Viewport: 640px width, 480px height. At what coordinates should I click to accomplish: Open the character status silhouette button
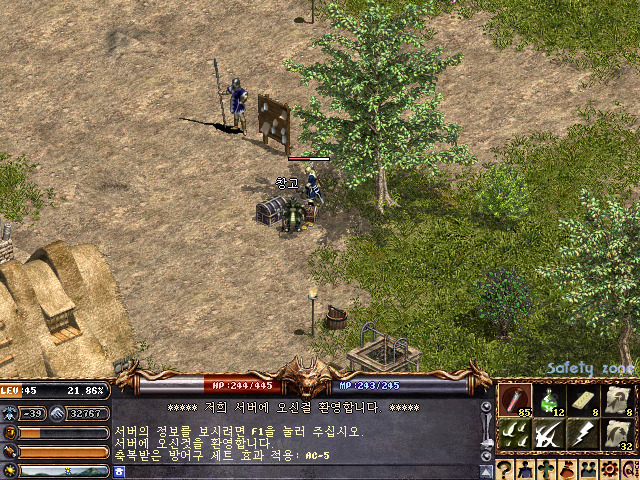527,469
